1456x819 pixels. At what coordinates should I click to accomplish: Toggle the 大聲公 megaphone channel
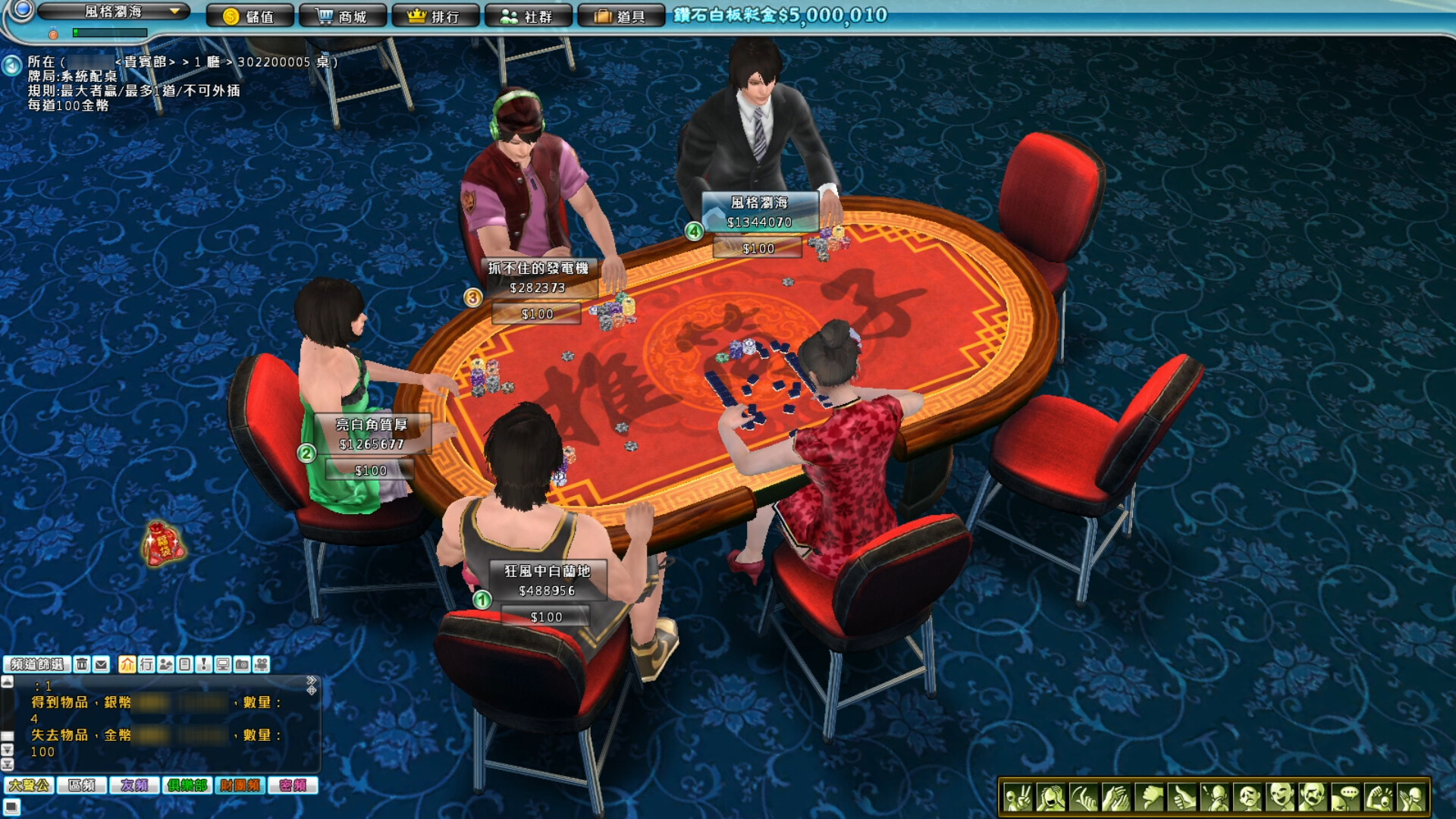pyautogui.click(x=28, y=786)
